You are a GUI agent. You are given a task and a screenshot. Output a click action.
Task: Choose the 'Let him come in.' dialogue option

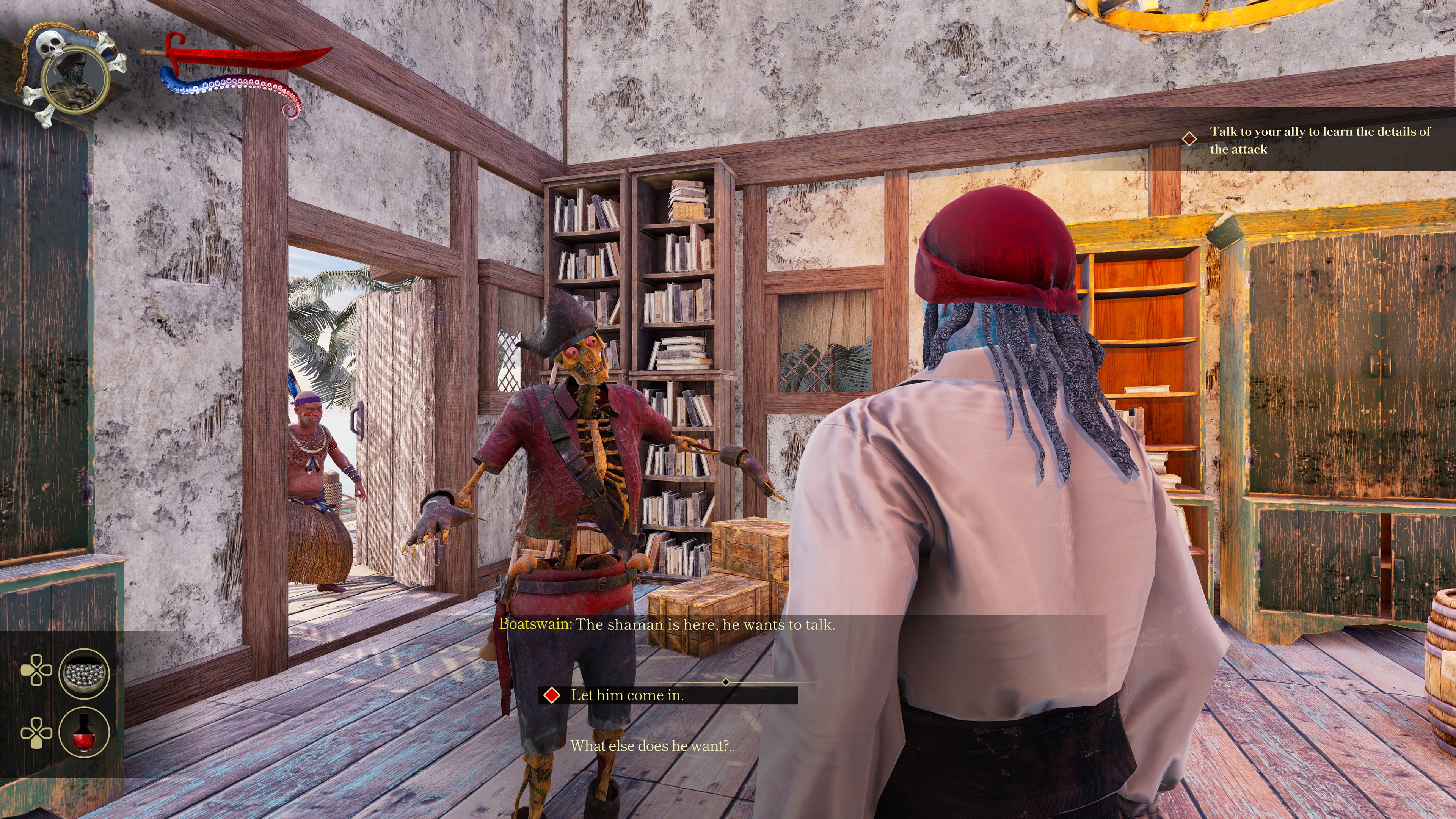tap(628, 695)
